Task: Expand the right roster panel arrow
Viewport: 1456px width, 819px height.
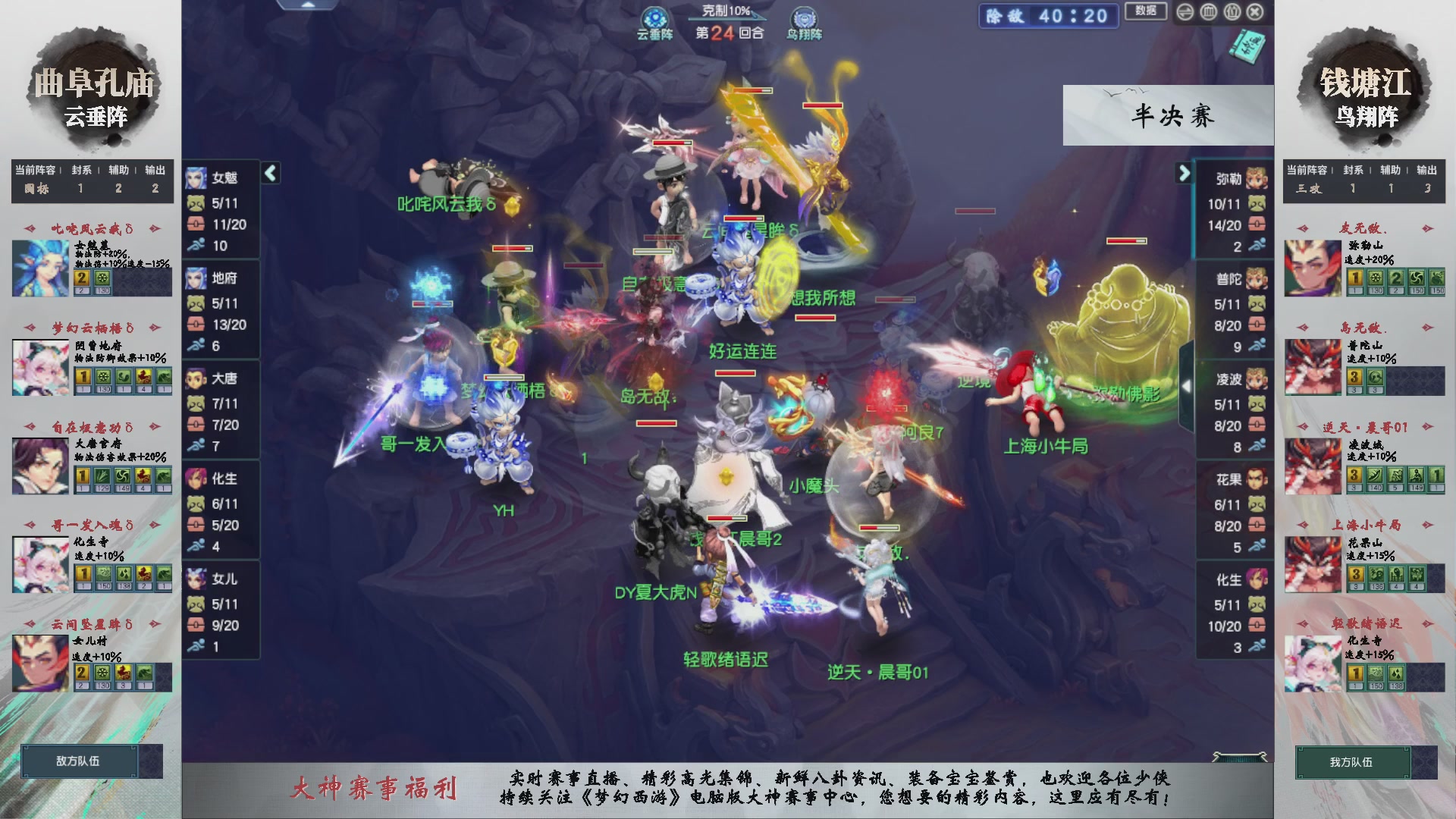Action: 1183,173
